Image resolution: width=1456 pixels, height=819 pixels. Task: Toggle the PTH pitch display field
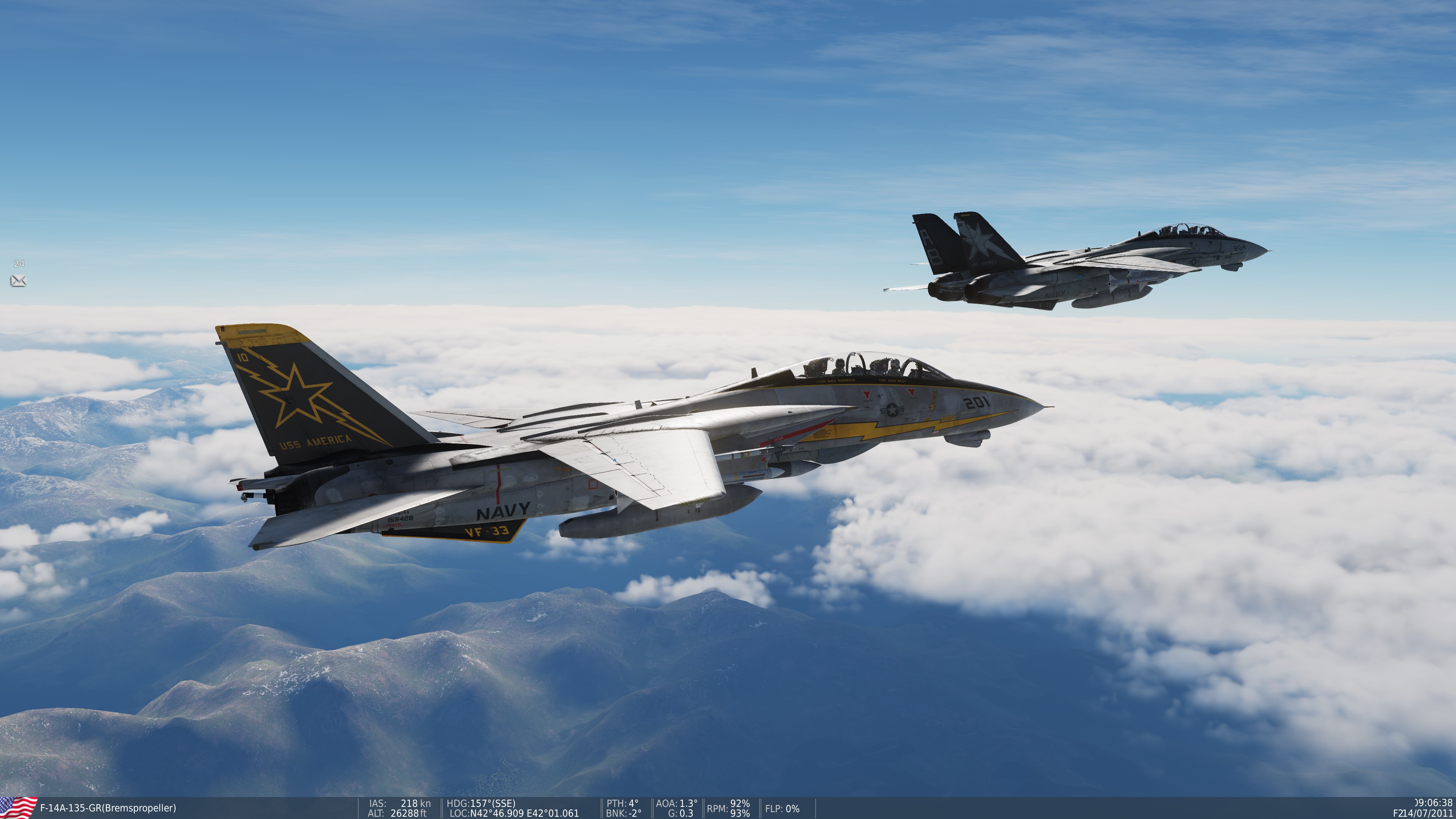623,803
